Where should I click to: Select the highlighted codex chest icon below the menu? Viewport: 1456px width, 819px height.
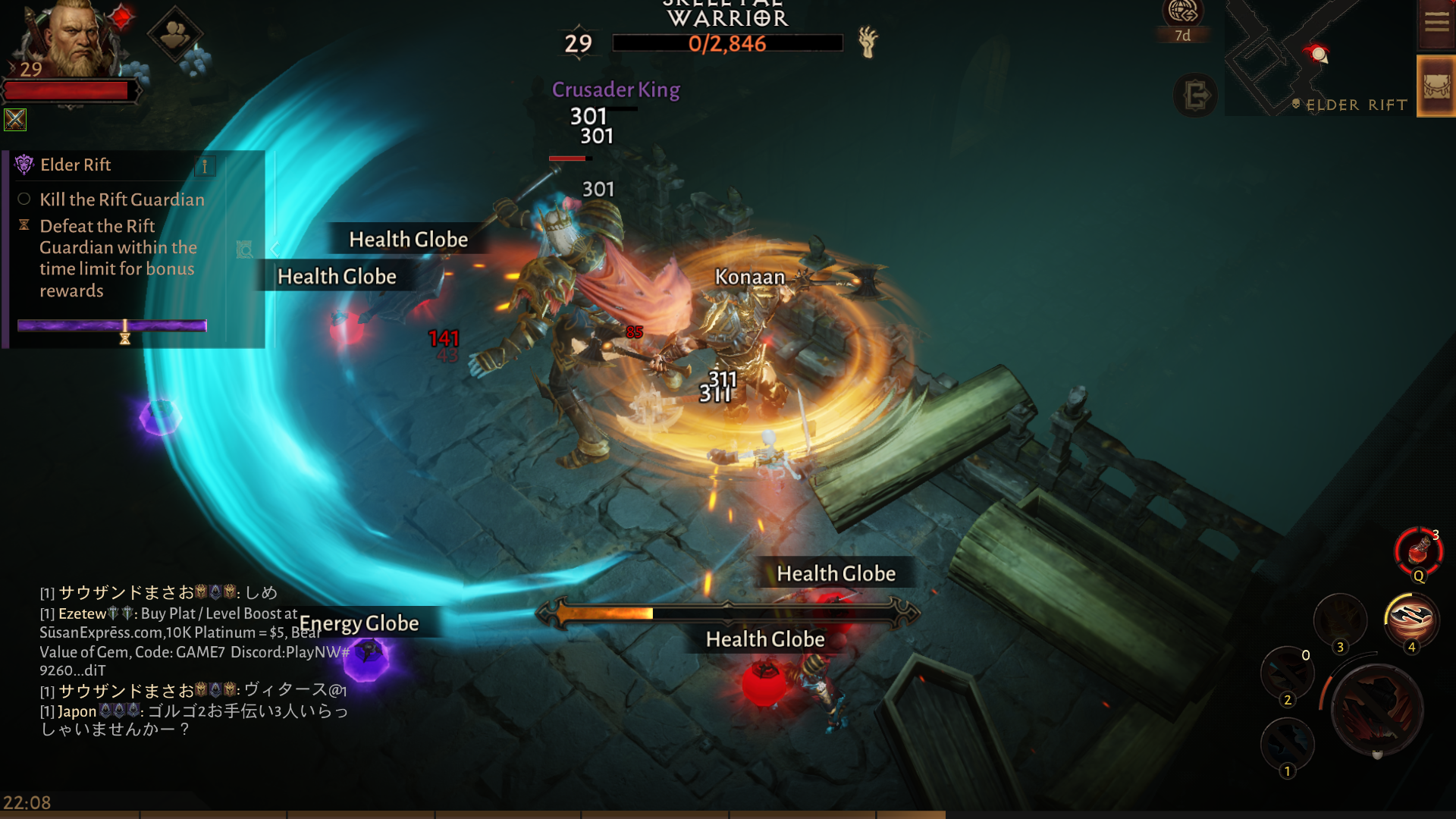(1436, 85)
